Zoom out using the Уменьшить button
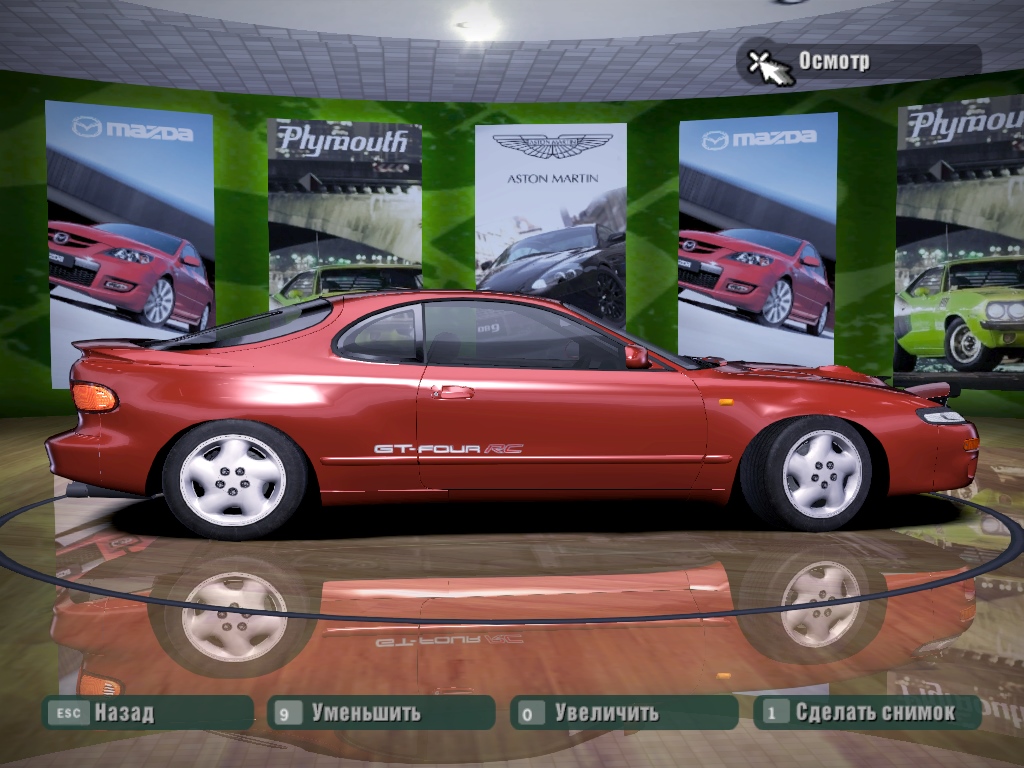 [381, 713]
